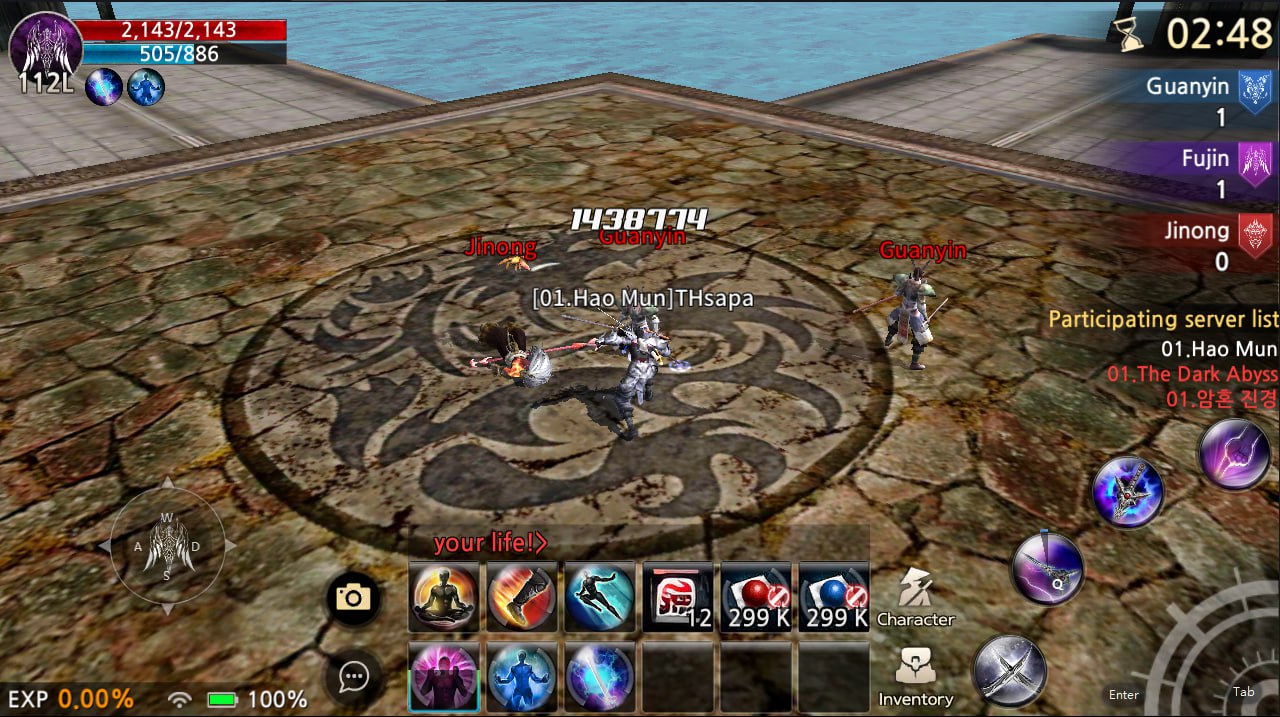The image size is (1280, 717).
Task: Activate the lightning sword skill in the hotbar
Action: tap(600, 677)
